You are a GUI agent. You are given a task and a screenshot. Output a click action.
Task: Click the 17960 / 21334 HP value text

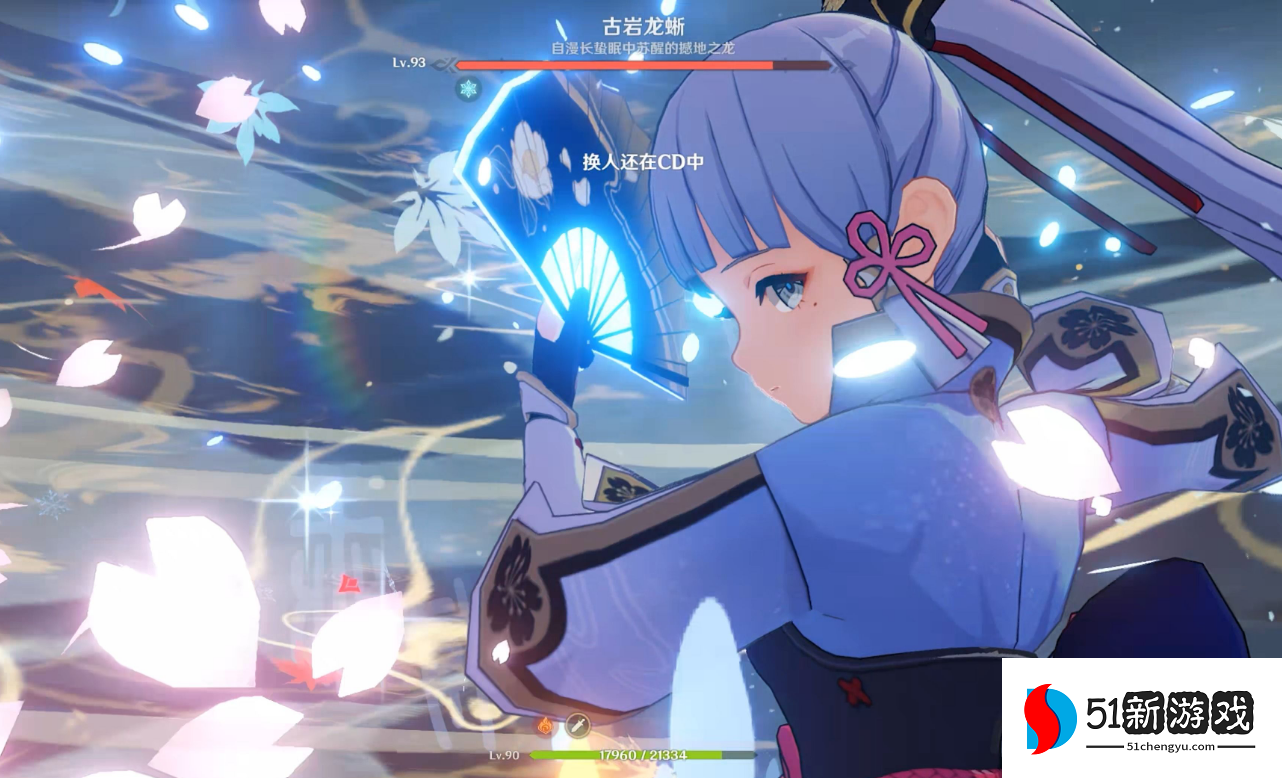pyautogui.click(x=642, y=755)
